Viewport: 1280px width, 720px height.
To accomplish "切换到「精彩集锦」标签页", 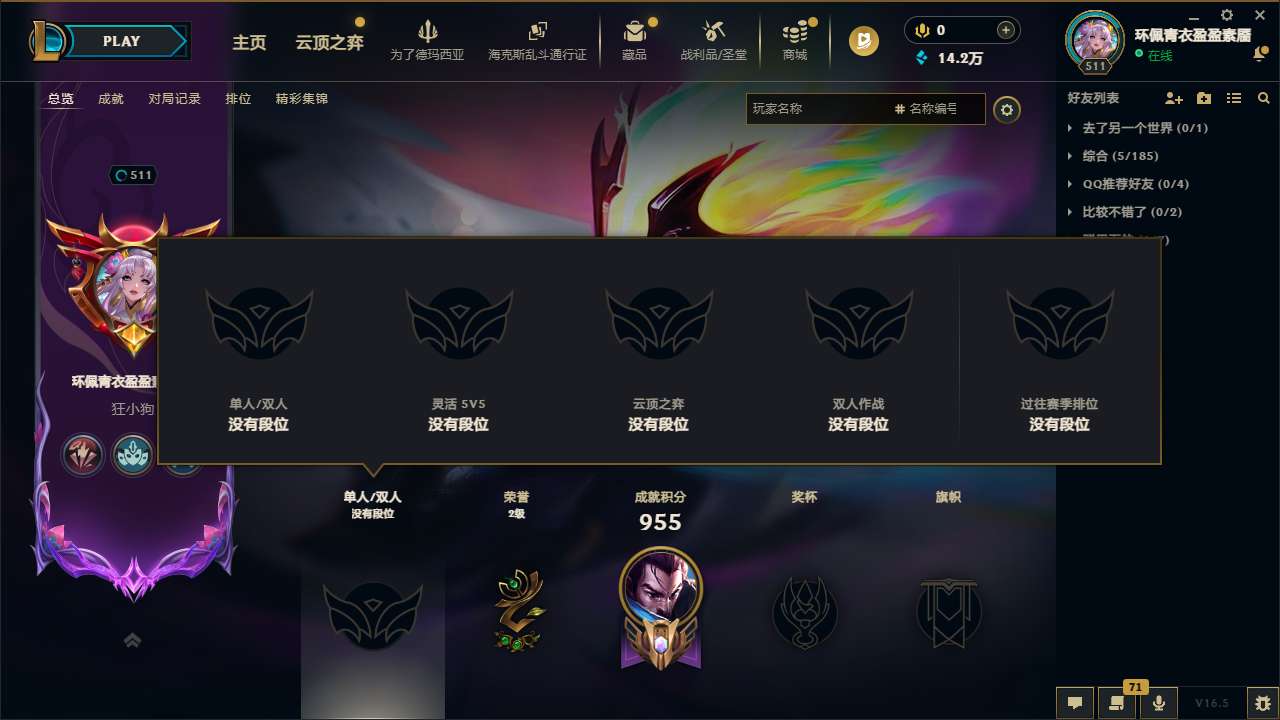I will 302,99.
